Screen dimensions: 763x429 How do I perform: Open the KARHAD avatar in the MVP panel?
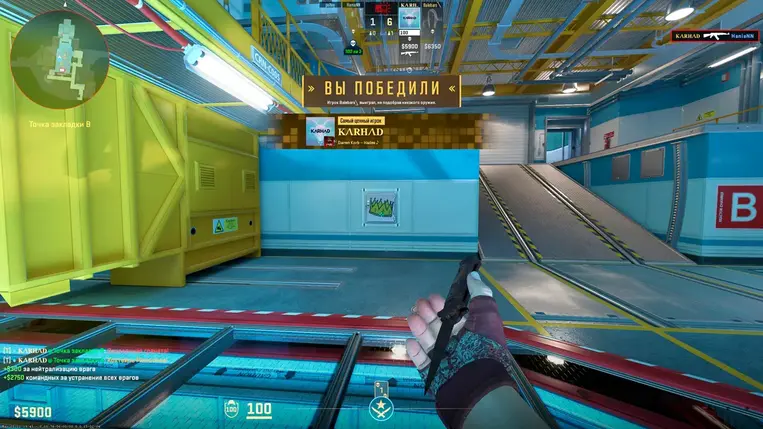(x=321, y=131)
